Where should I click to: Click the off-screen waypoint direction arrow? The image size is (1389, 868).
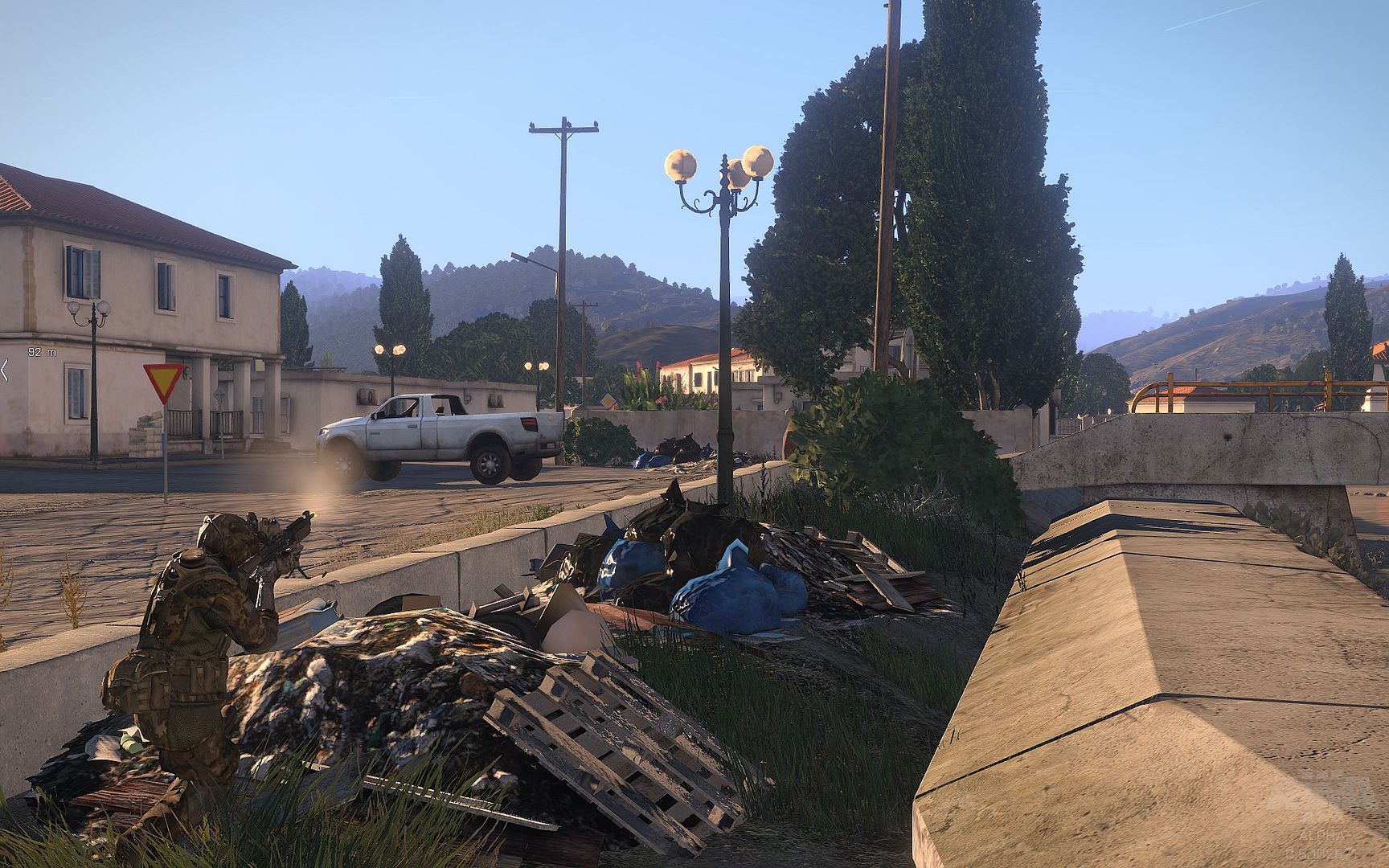click(4, 370)
